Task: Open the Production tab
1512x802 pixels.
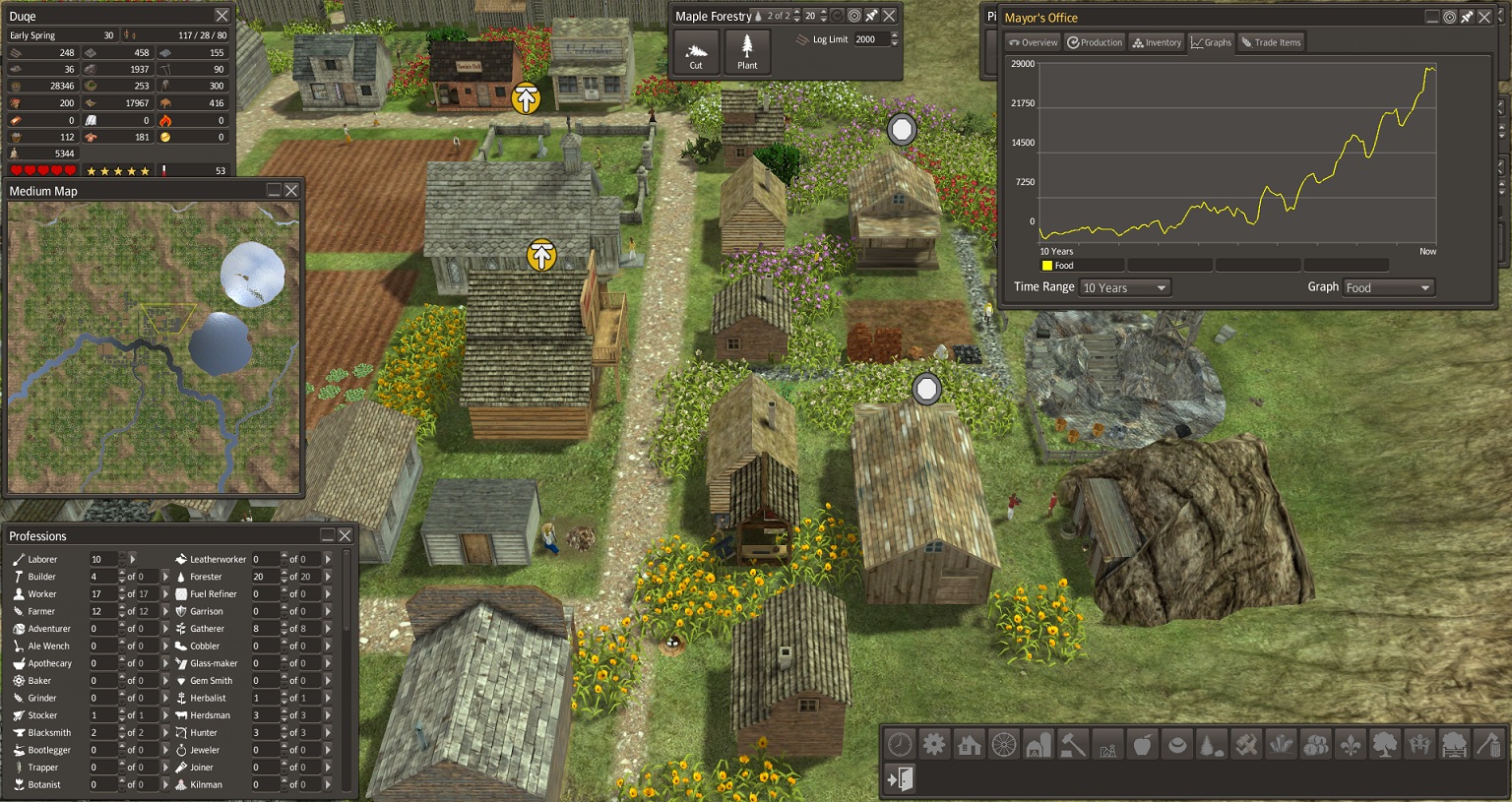Action: (1094, 42)
